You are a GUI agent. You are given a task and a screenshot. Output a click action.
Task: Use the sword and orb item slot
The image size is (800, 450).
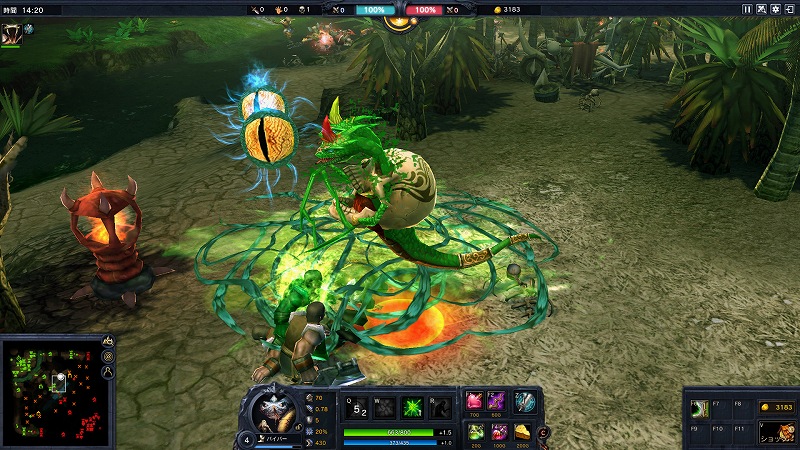click(x=525, y=401)
